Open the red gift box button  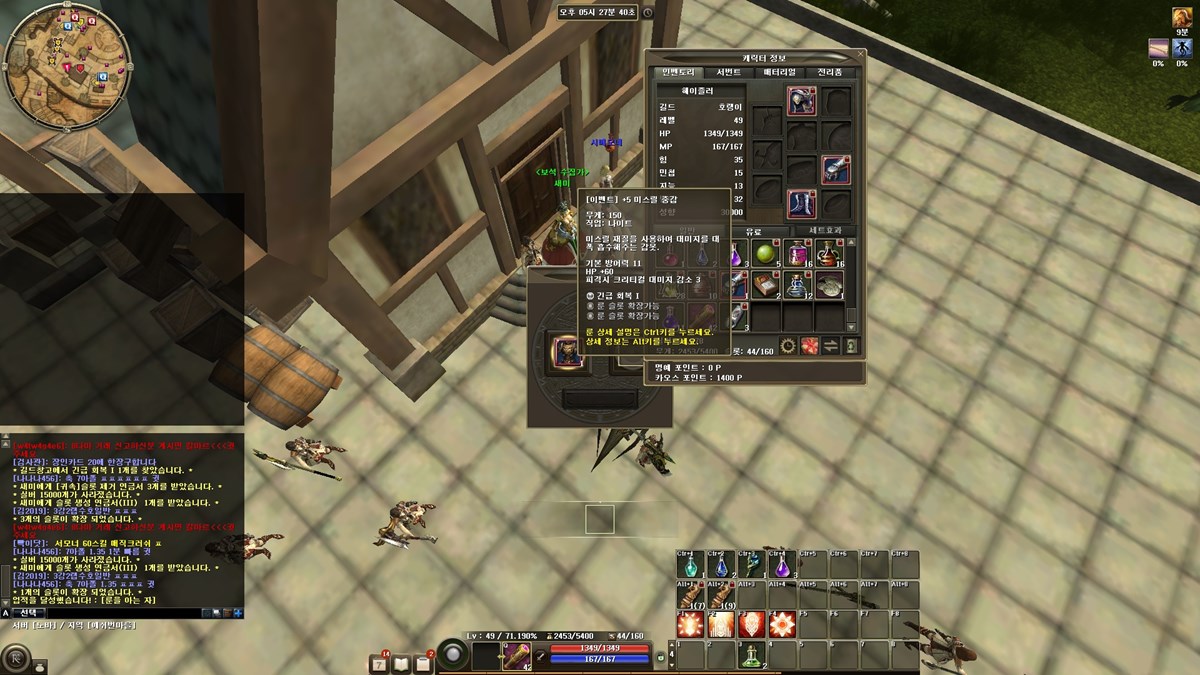click(x=809, y=346)
